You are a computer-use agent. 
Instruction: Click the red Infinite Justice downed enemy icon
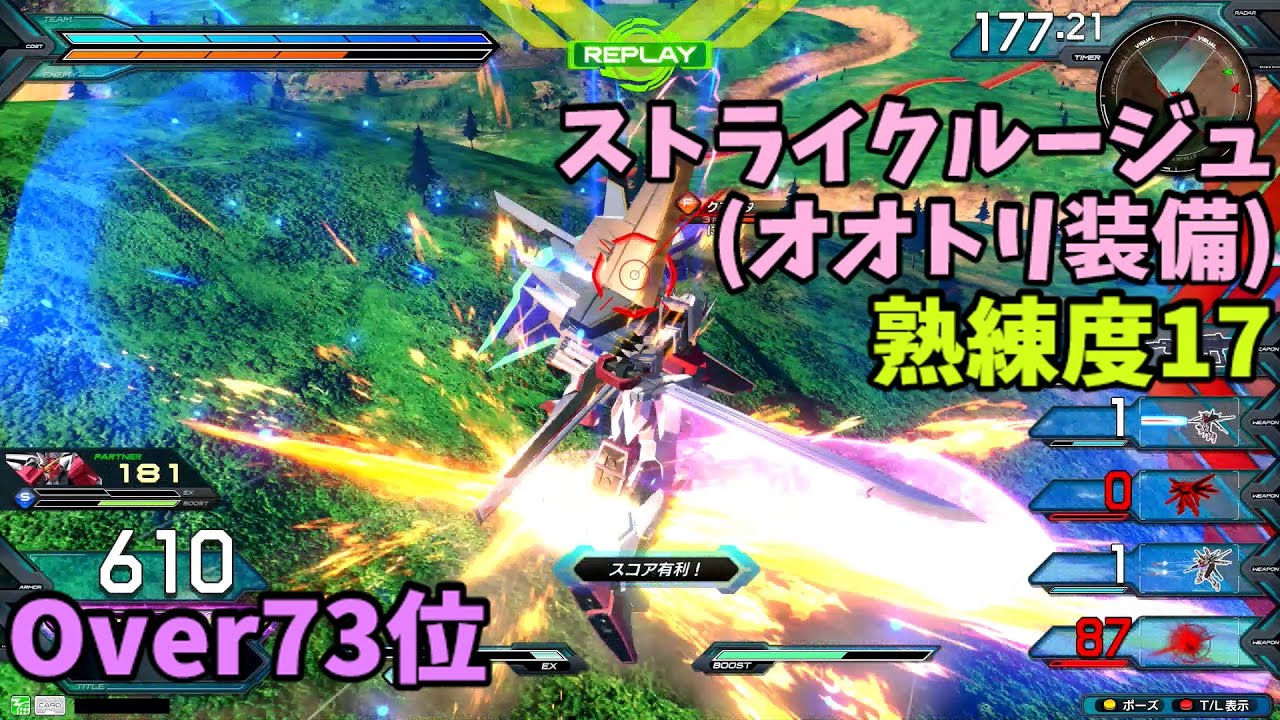click(1189, 493)
